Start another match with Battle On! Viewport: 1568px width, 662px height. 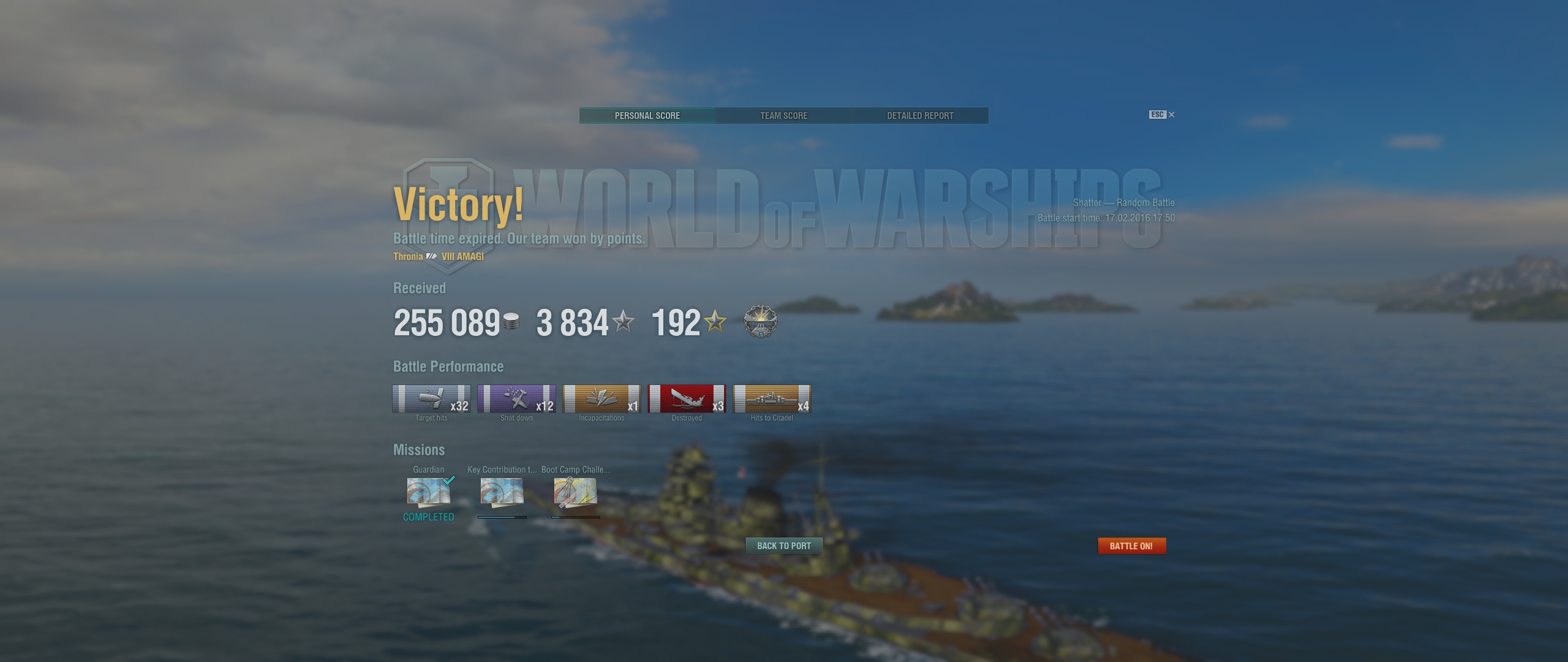(x=1131, y=546)
